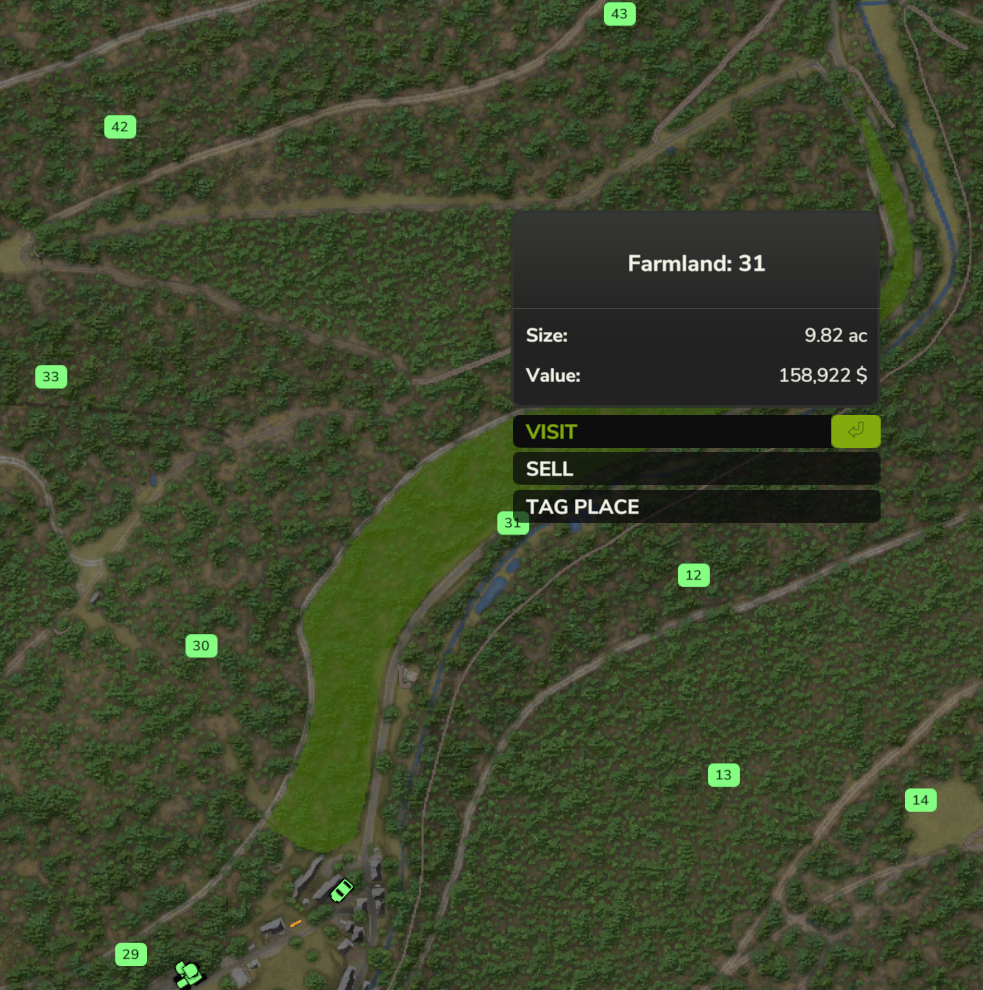This screenshot has height=990, width=983.
Task: Choose TAG PLACE in the farmland menu
Action: click(x=696, y=507)
